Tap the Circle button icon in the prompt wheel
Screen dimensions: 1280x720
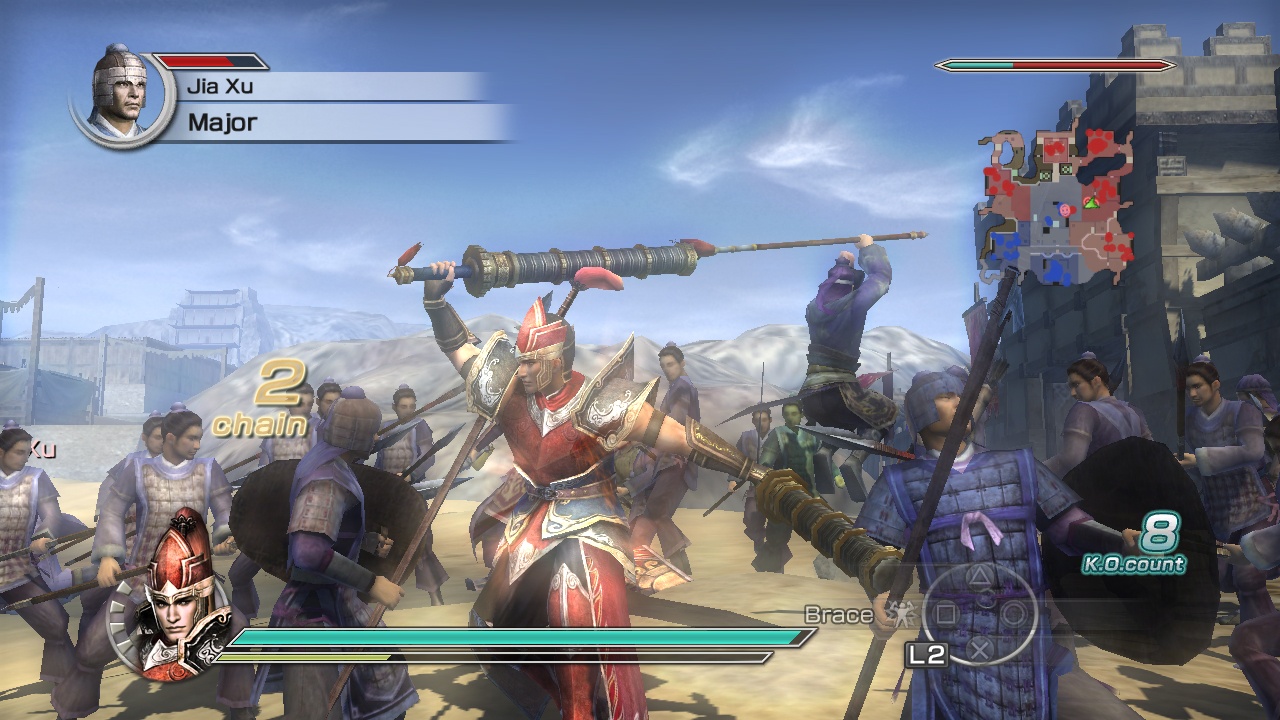pyautogui.click(x=1012, y=613)
